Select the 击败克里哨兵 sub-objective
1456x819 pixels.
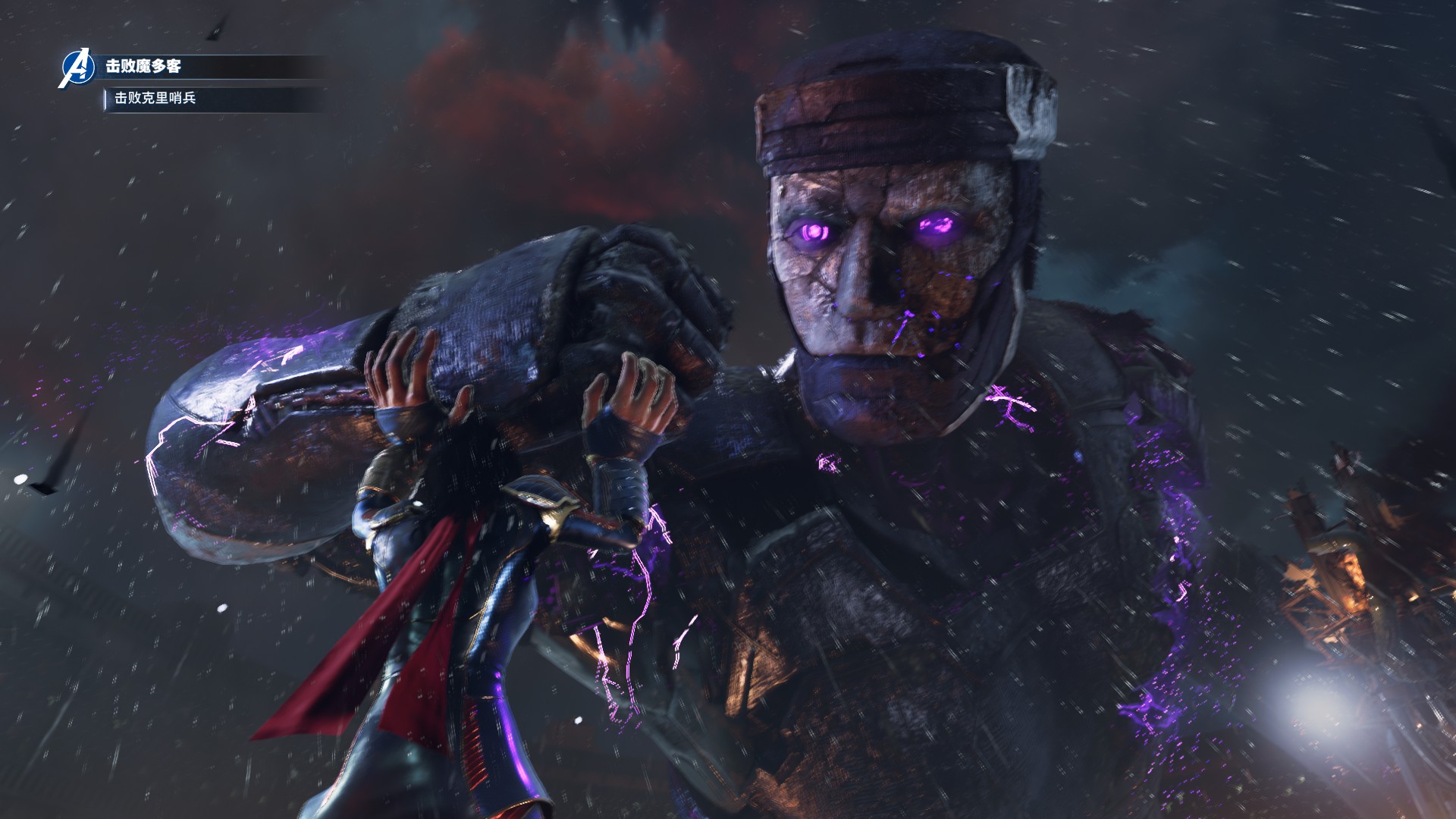[x=155, y=98]
